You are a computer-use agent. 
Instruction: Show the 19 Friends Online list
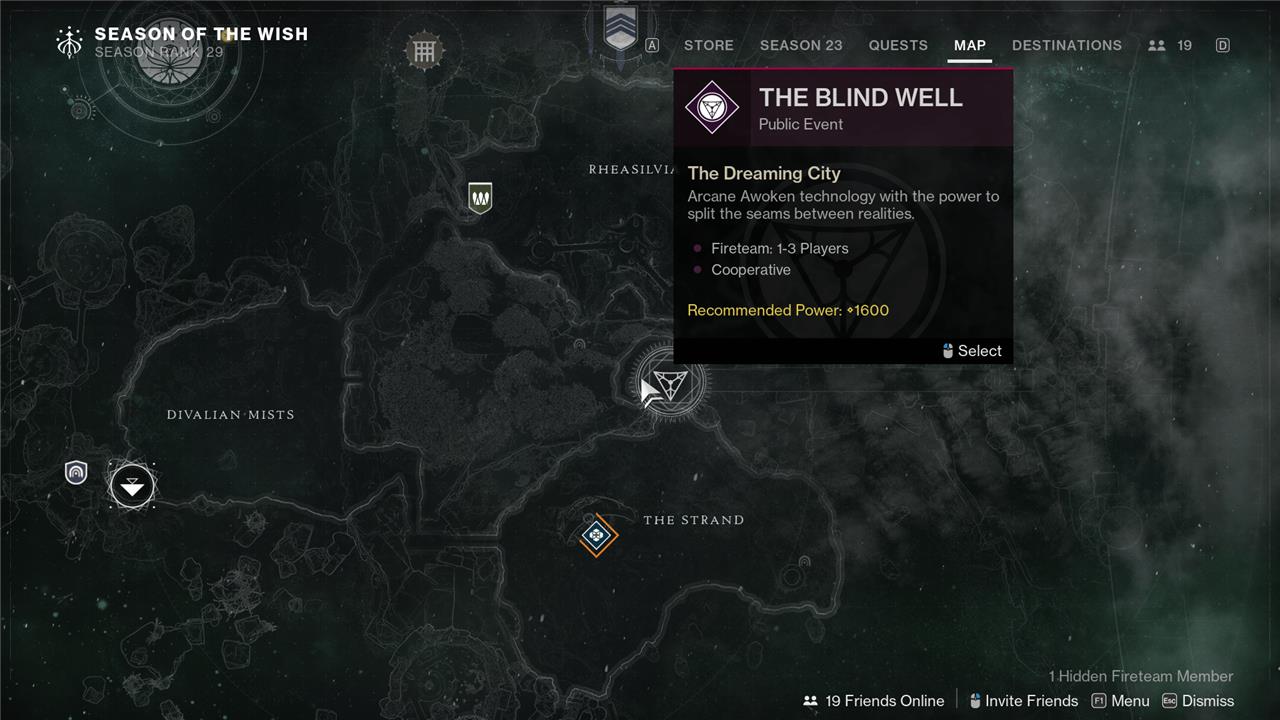874,701
